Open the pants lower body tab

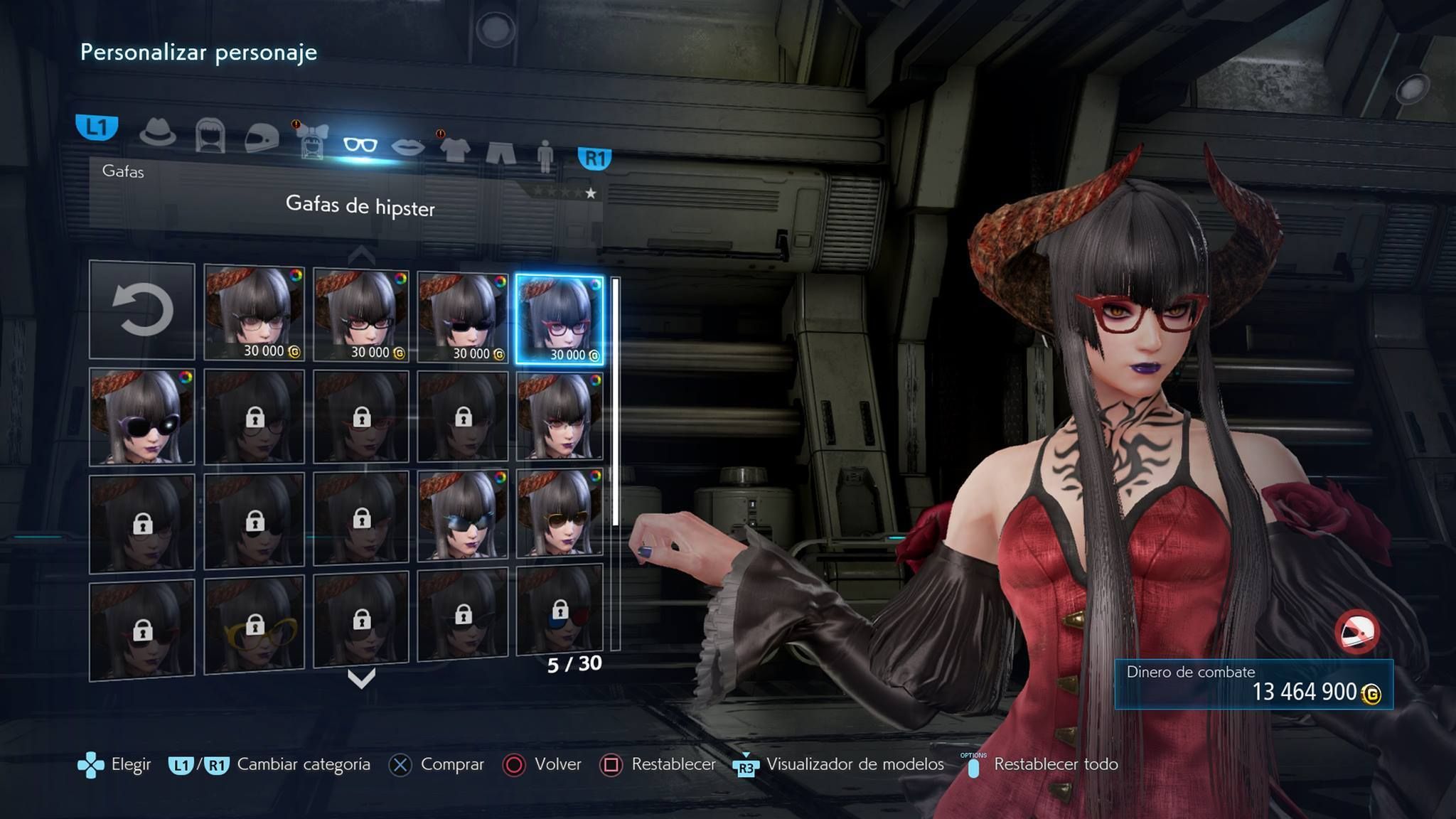pos(501,152)
